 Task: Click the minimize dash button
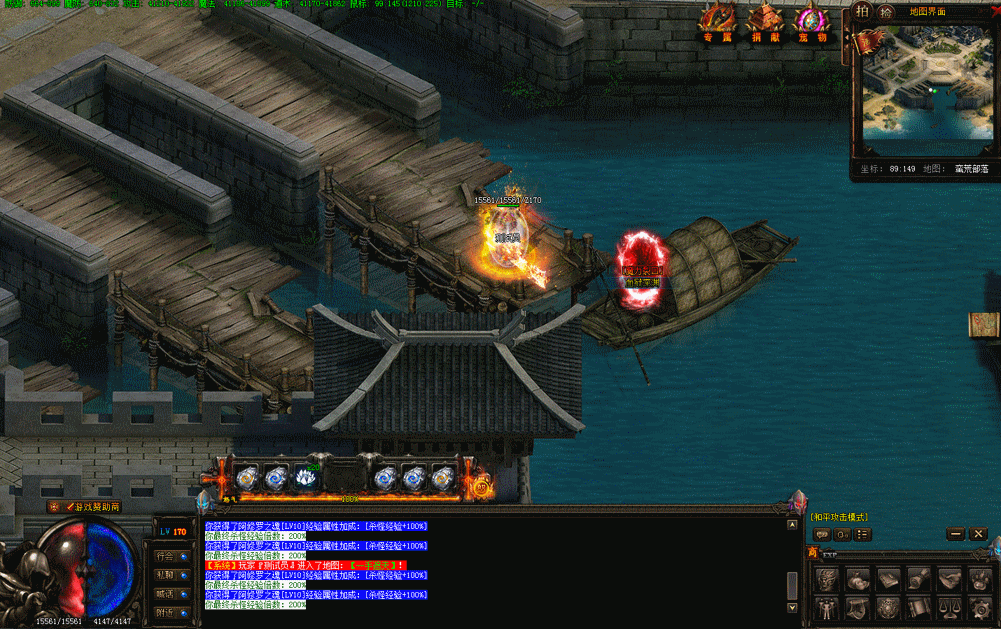(x=955, y=535)
